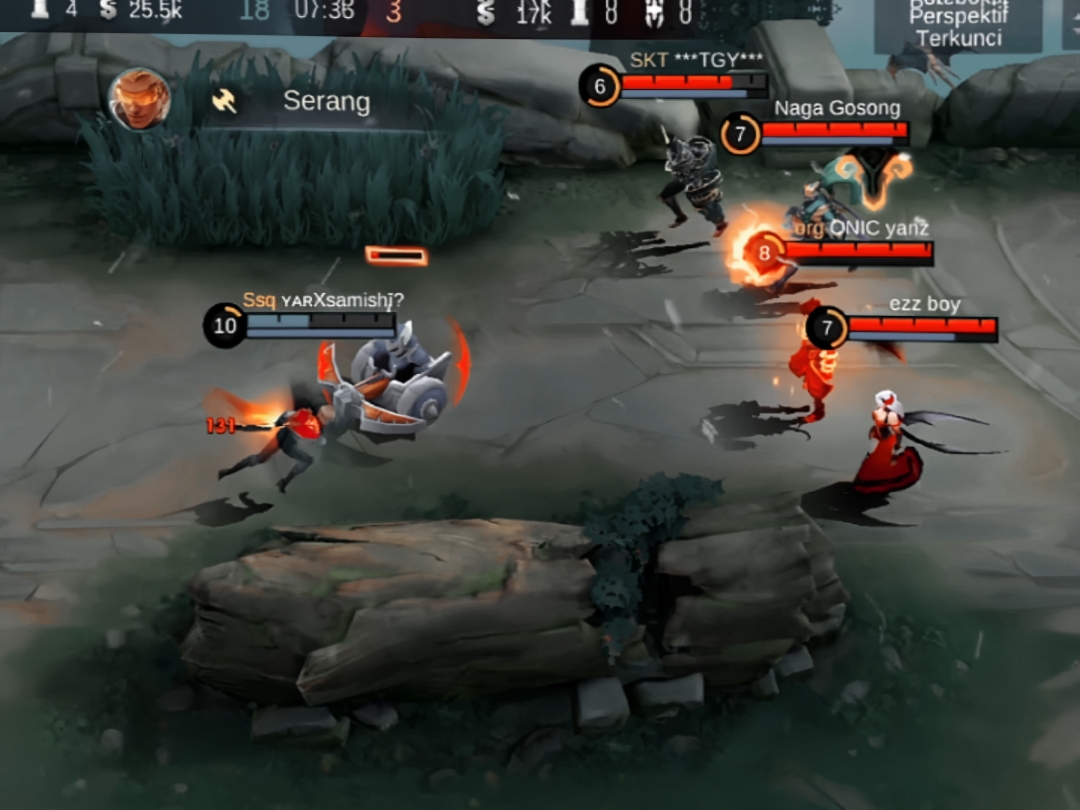The image size is (1080, 810).
Task: Select the Serang attack signal banner
Action: (x=320, y=101)
